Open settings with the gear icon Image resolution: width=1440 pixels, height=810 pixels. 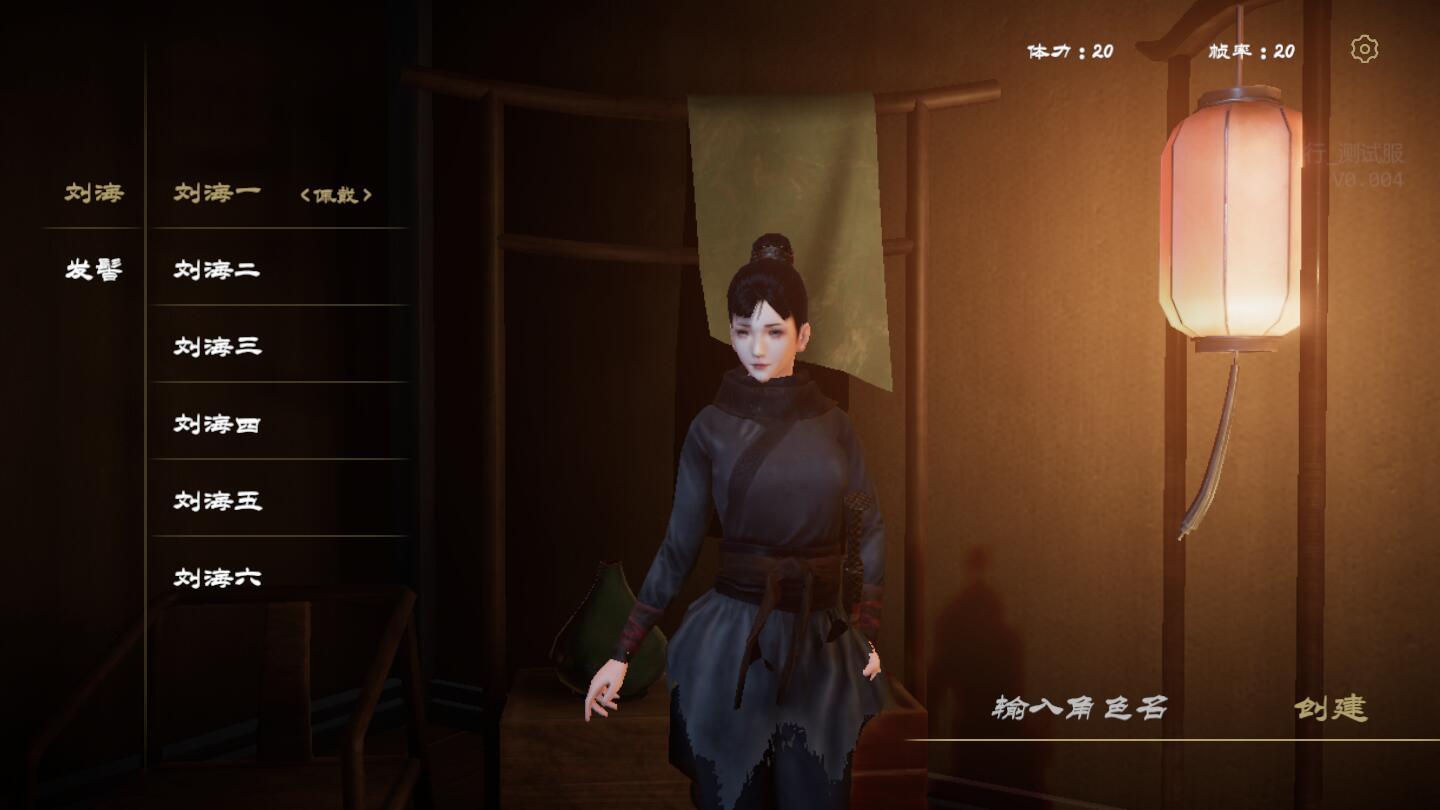[x=1364, y=49]
